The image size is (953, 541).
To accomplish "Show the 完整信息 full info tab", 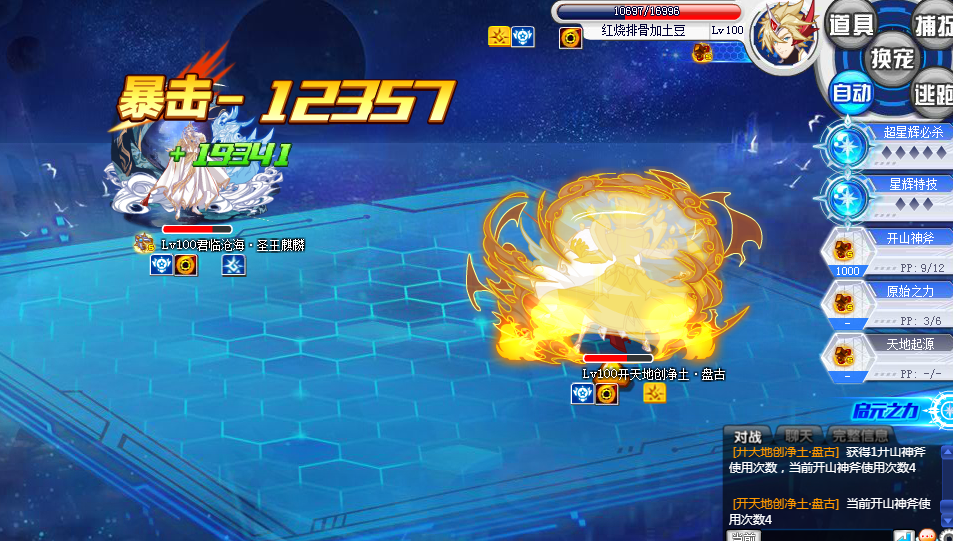I will click(859, 436).
